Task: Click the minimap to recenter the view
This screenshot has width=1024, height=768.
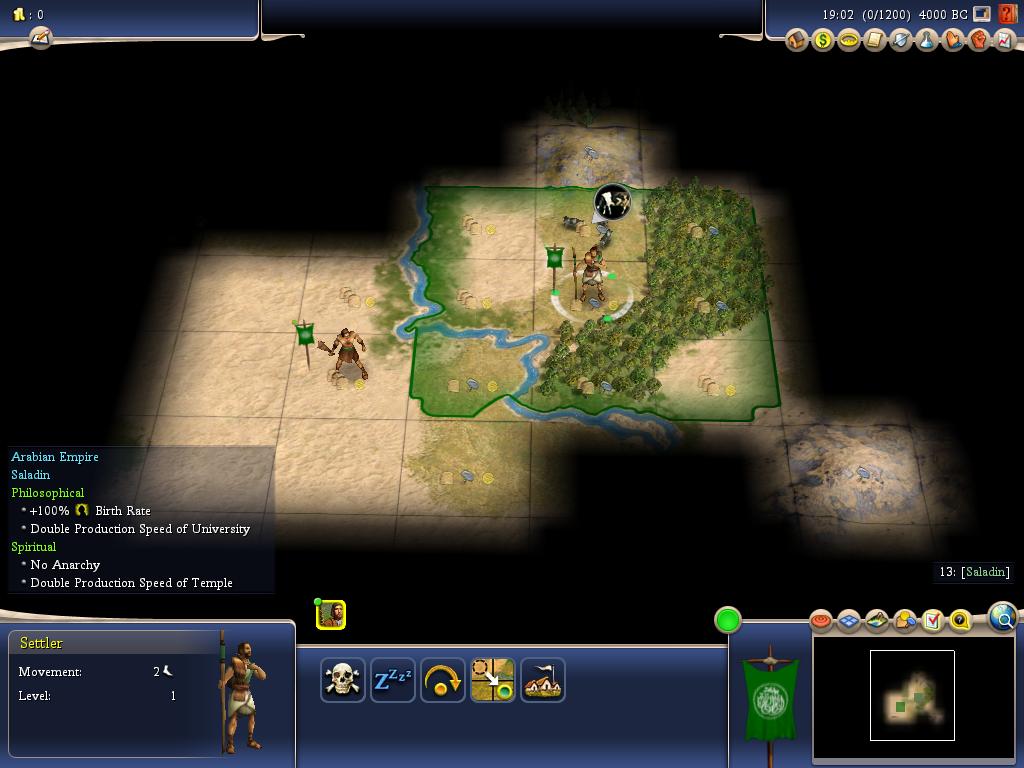Action: click(x=912, y=695)
